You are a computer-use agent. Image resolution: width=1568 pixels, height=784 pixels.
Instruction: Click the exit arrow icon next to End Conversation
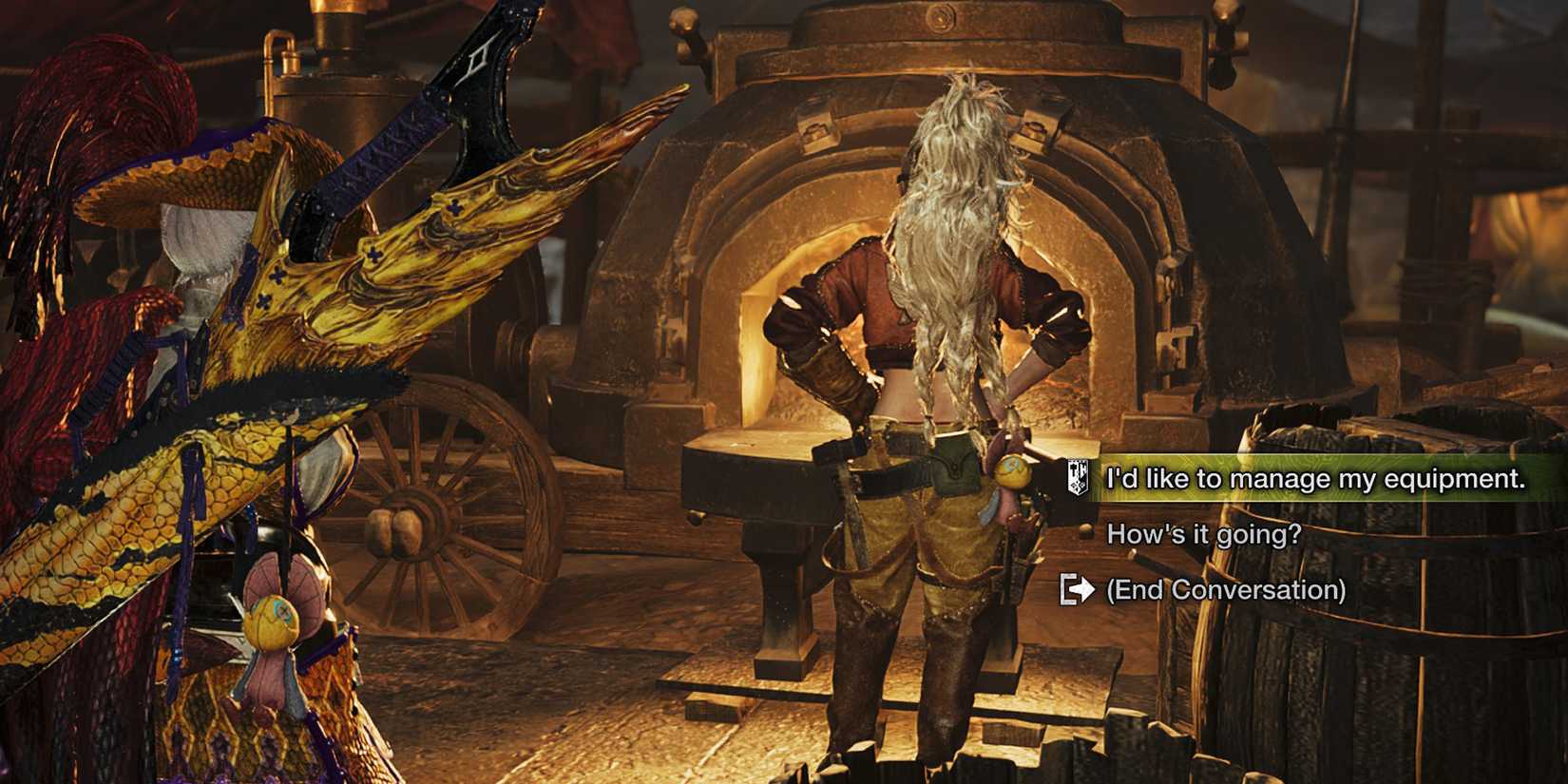[1077, 590]
